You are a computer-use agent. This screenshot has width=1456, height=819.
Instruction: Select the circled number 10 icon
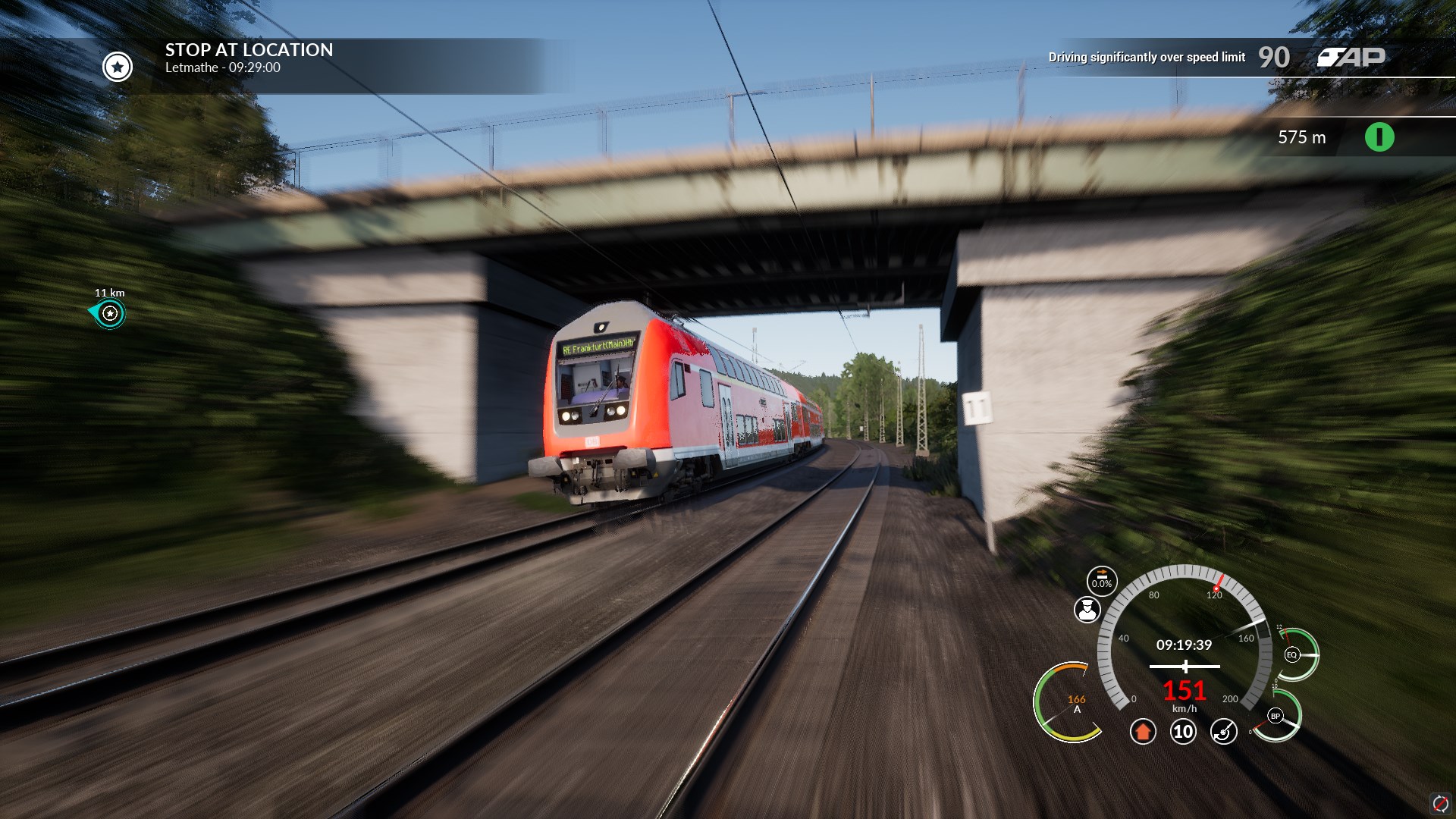coord(1183,732)
